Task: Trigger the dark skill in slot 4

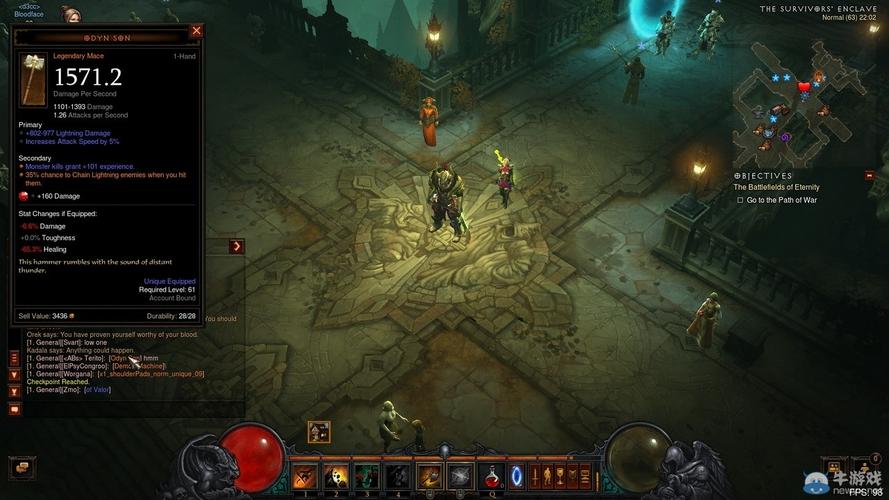Action: (397, 476)
